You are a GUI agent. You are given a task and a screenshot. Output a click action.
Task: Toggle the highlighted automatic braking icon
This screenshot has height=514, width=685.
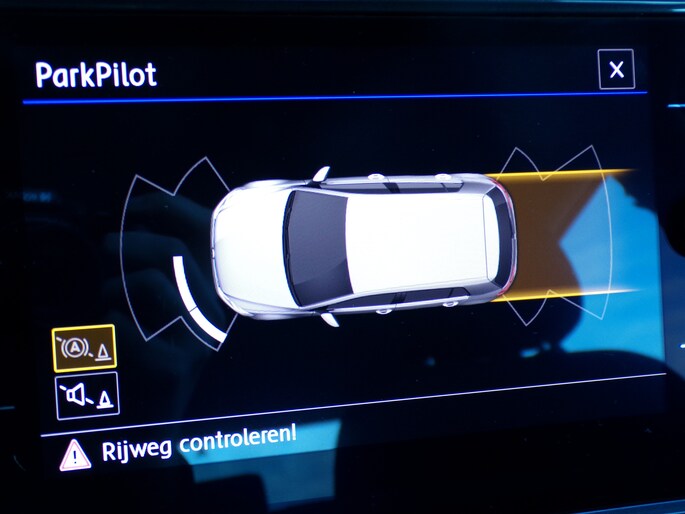click(x=84, y=349)
